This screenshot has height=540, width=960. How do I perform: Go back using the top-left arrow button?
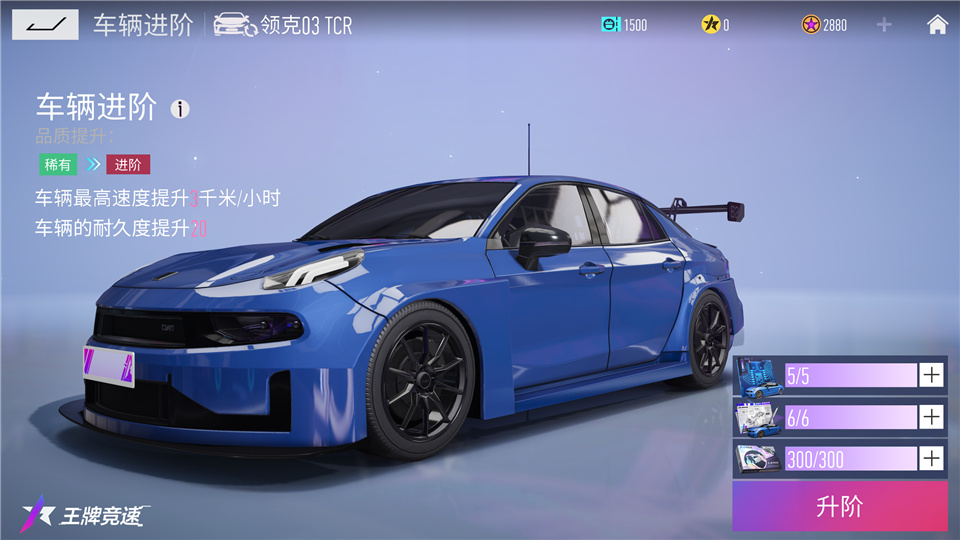coord(45,24)
